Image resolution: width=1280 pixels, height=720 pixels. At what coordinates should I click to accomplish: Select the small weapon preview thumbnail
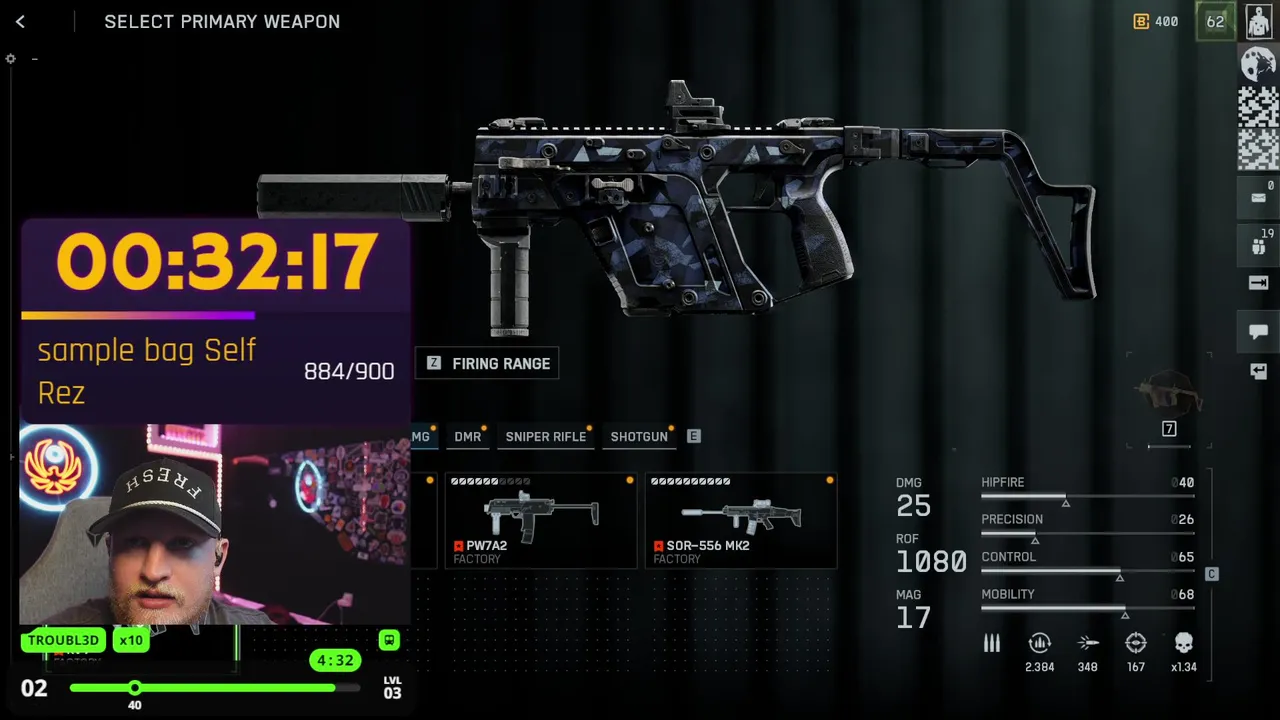coord(1168,393)
